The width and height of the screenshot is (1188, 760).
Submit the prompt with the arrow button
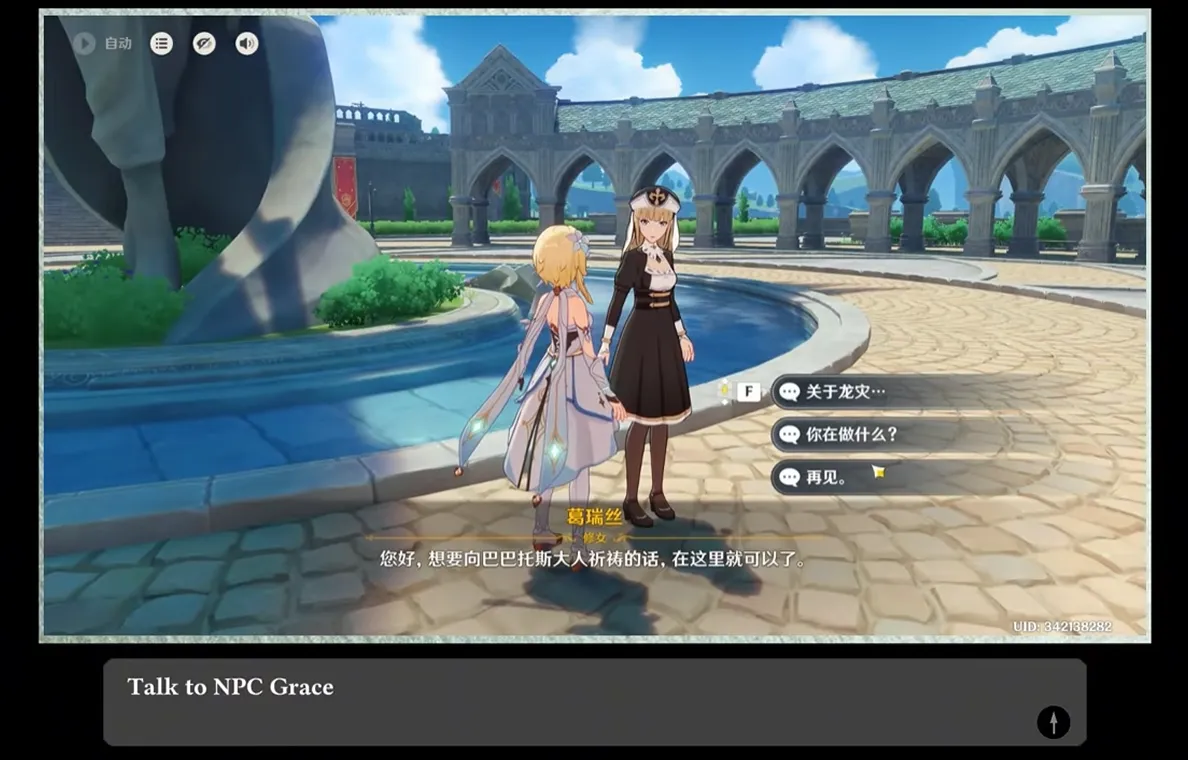point(1053,721)
